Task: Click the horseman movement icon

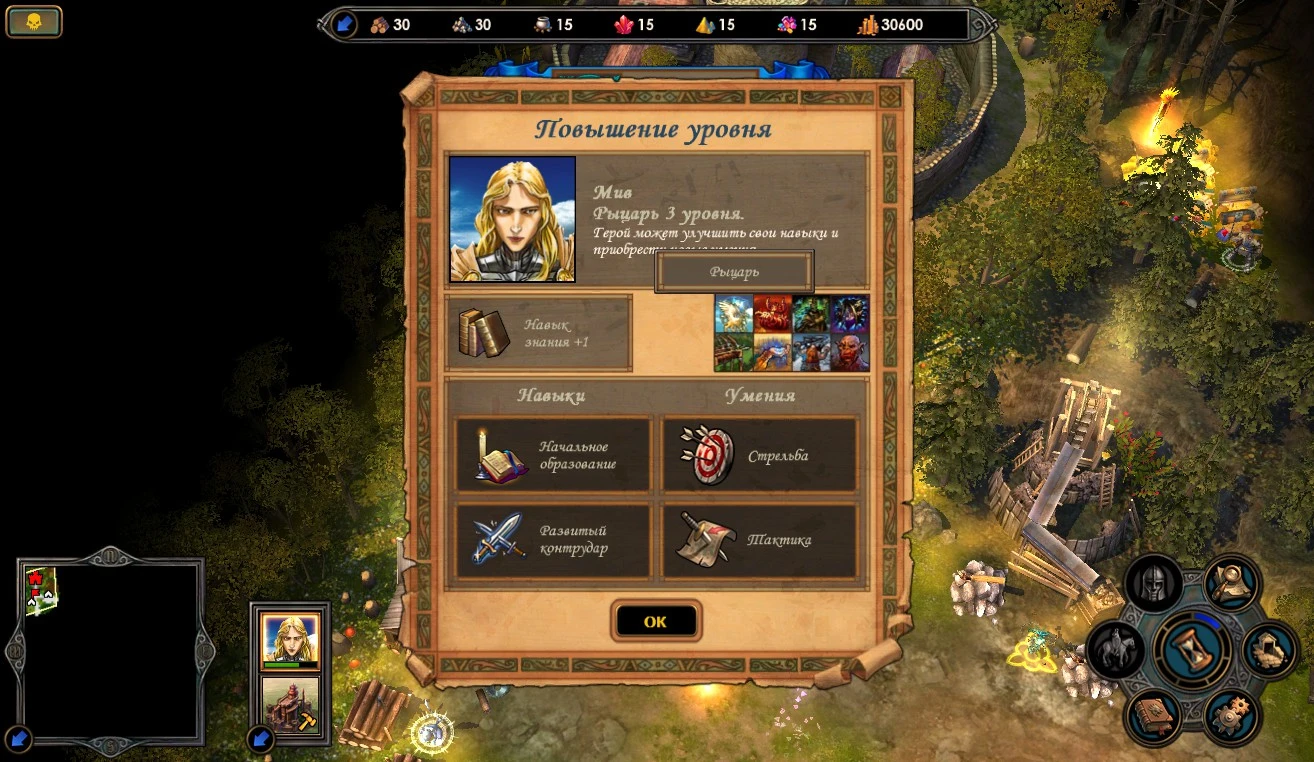Action: click(x=1113, y=647)
